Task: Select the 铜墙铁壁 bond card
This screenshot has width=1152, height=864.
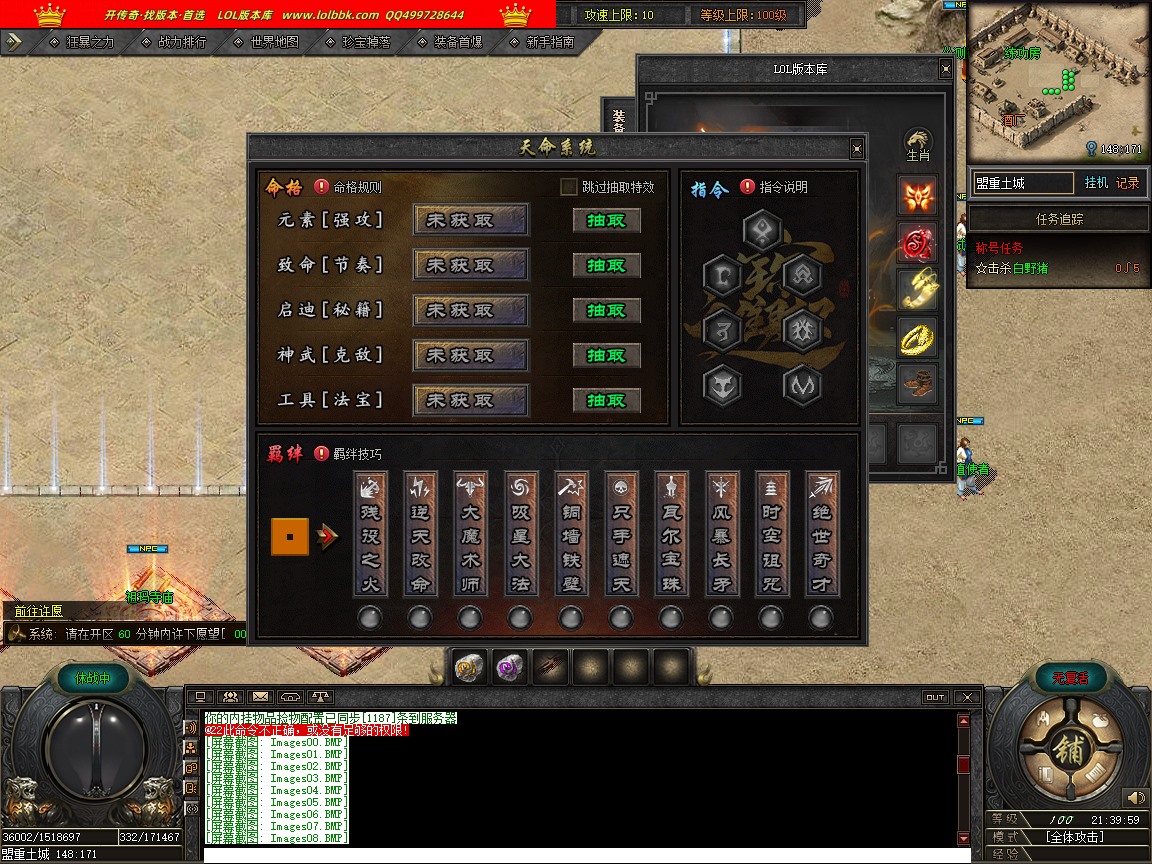Action: pyautogui.click(x=571, y=535)
